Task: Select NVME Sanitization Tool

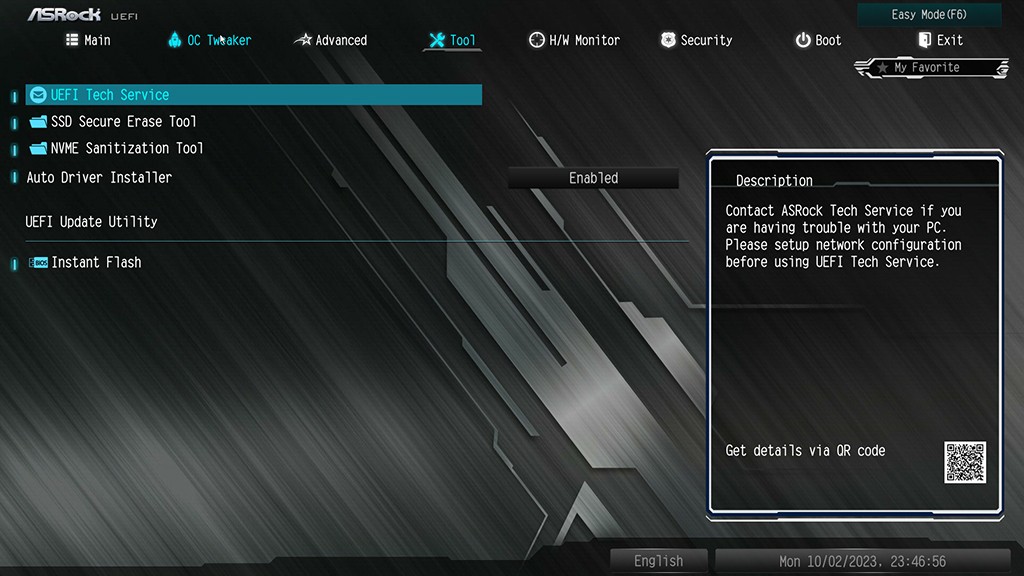Action: coord(127,148)
